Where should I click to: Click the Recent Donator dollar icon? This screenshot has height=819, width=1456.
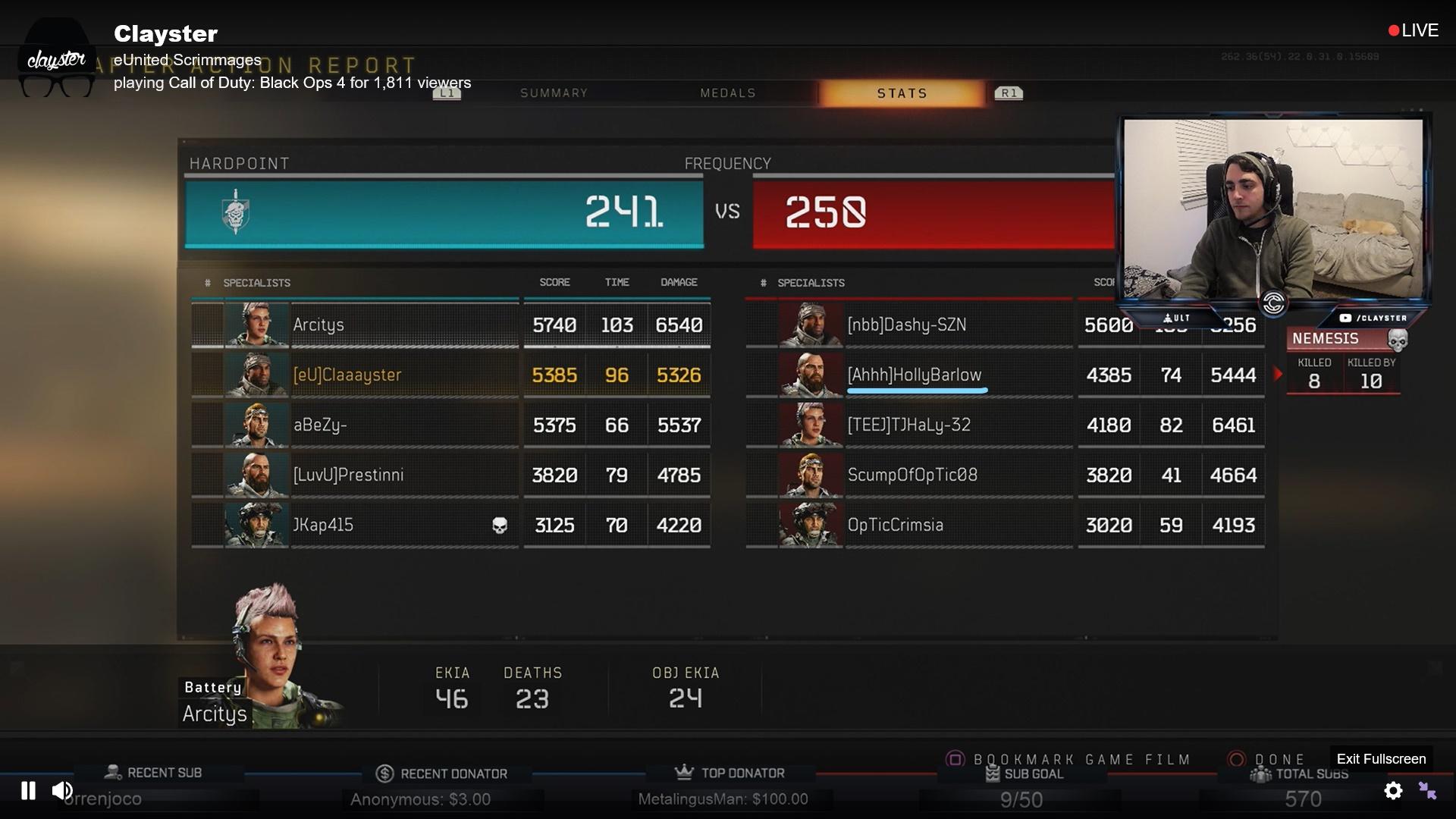(384, 772)
